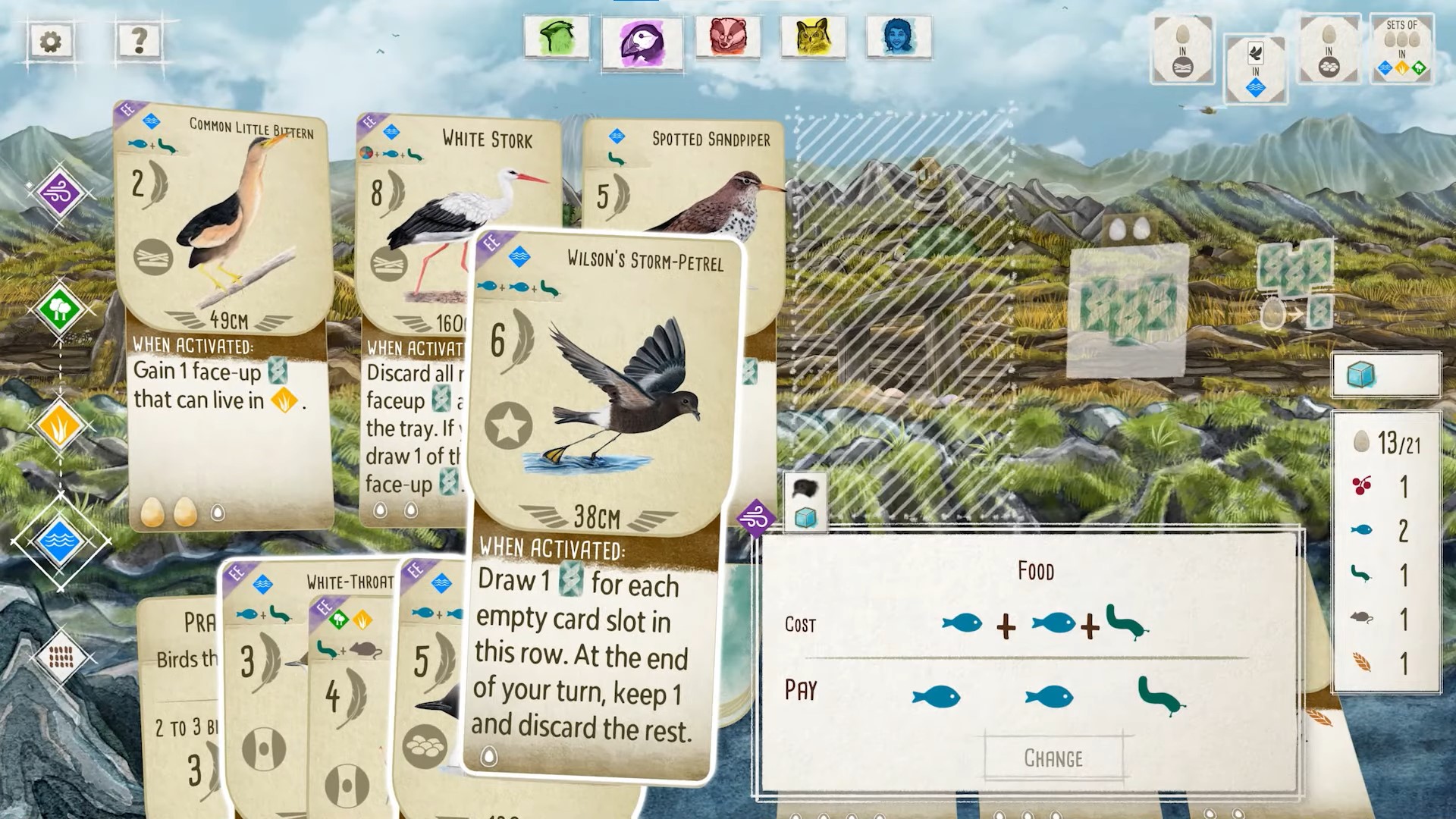Open the gear settings menu
This screenshot has height=819, width=1456.
pos(51,41)
